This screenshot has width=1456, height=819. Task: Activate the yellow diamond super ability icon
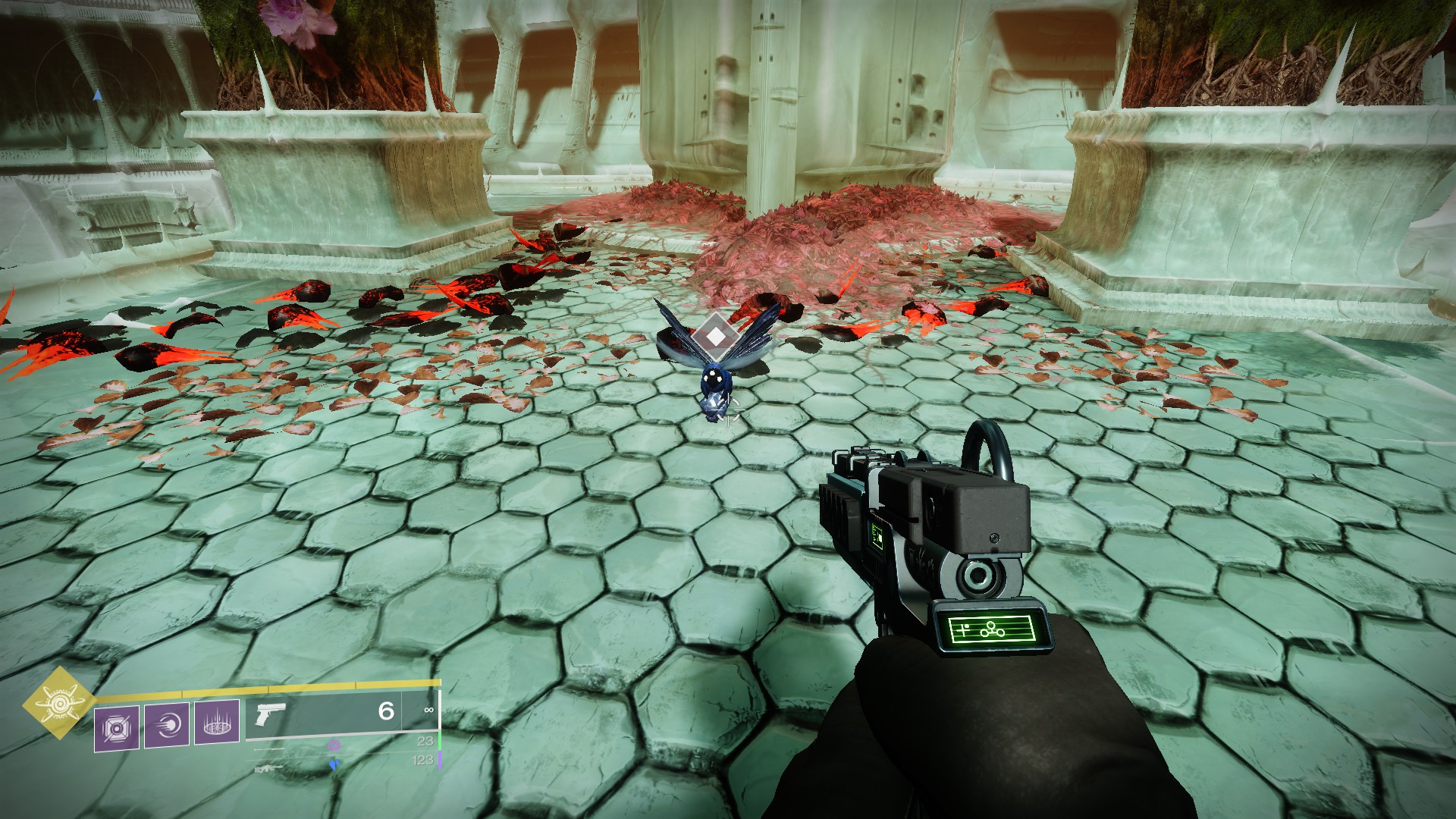58,703
